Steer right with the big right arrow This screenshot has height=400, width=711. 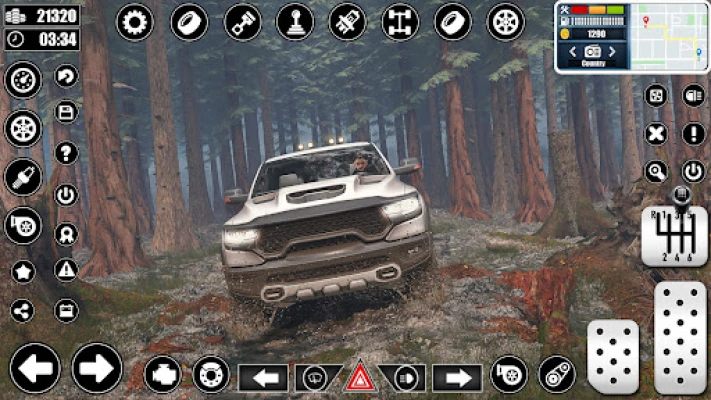(x=97, y=368)
